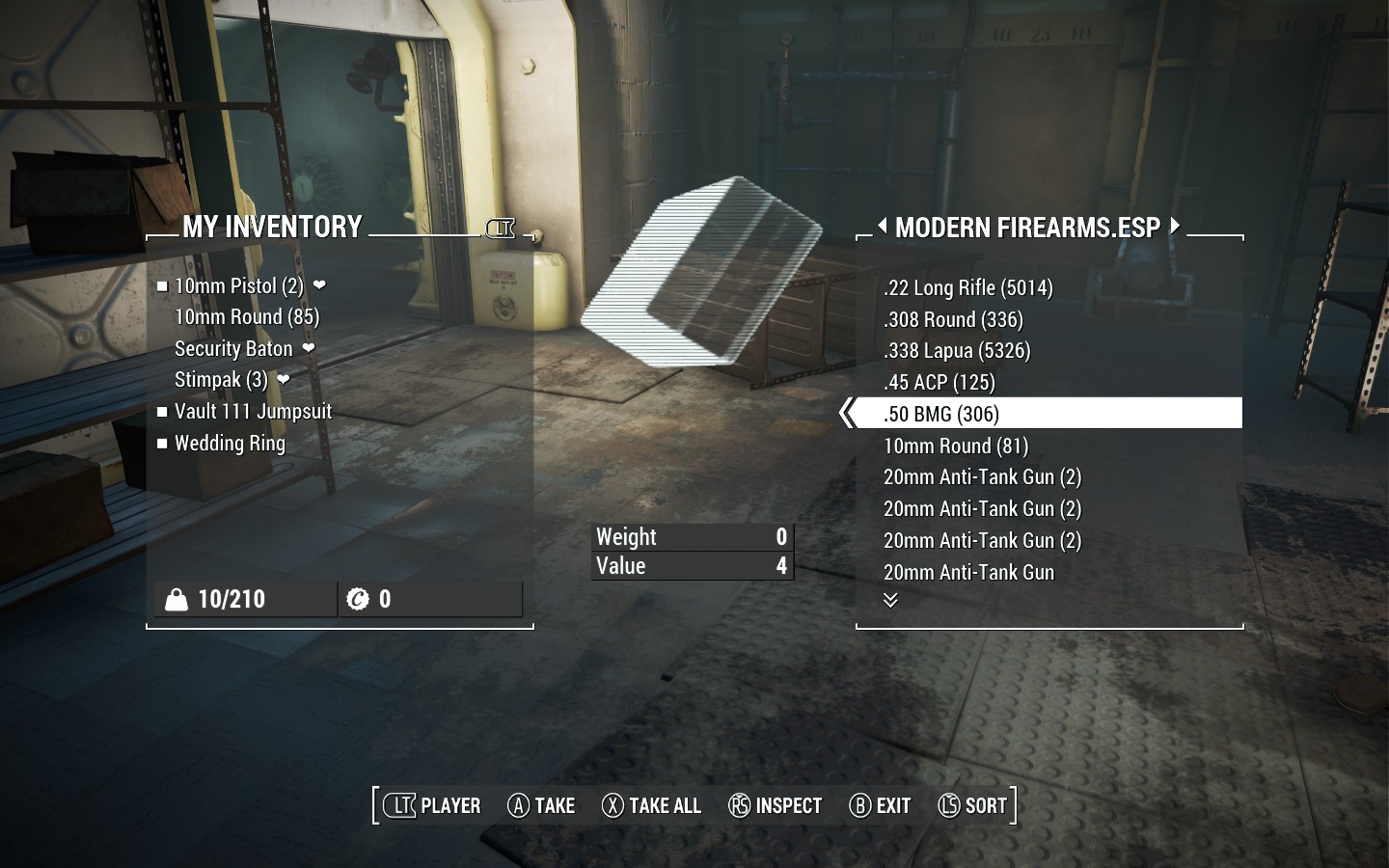The height and width of the screenshot is (868, 1389).
Task: Select the MY INVENTORY panel header
Action: (273, 228)
